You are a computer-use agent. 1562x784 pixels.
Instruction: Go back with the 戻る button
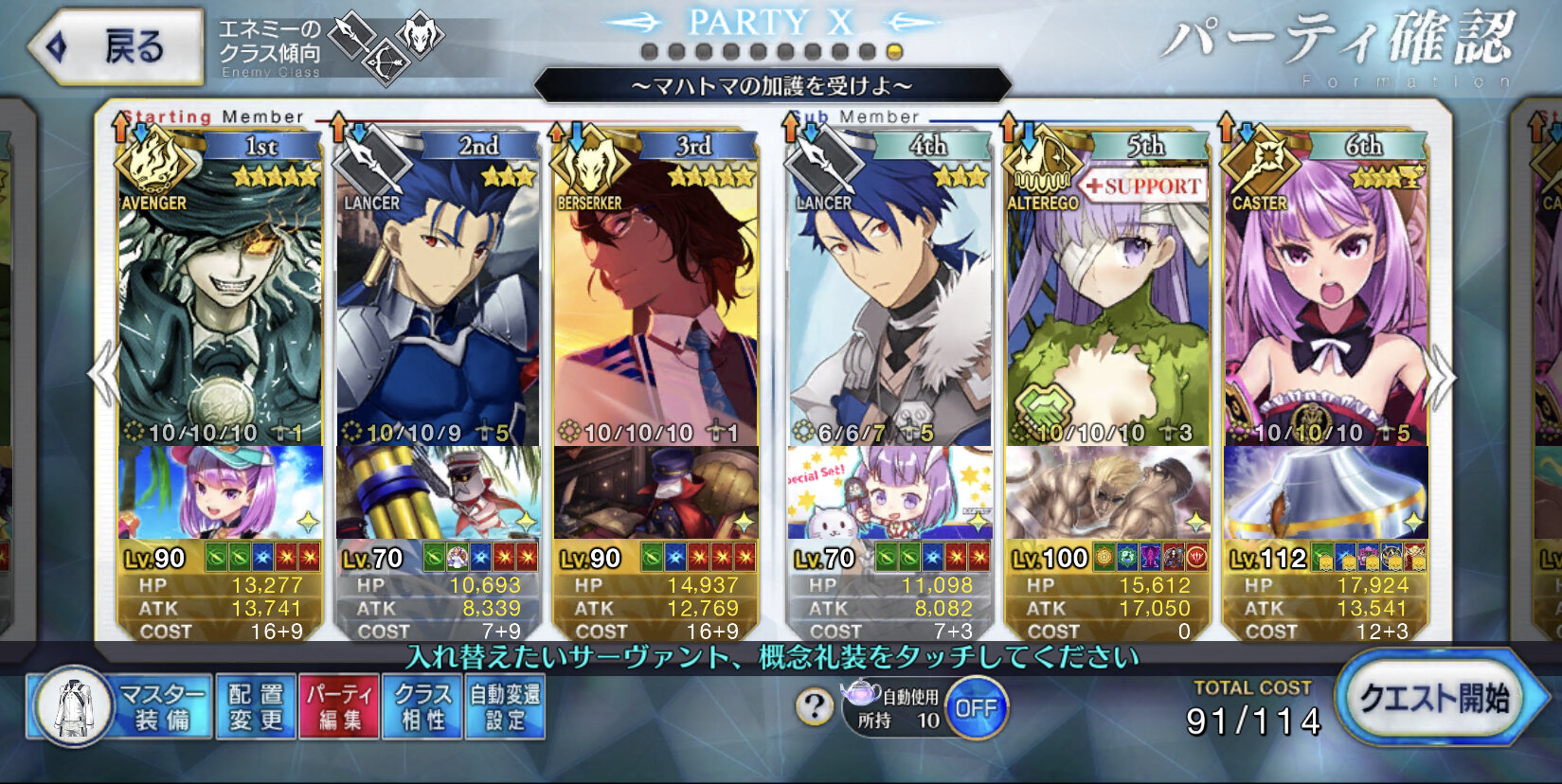tap(117, 46)
